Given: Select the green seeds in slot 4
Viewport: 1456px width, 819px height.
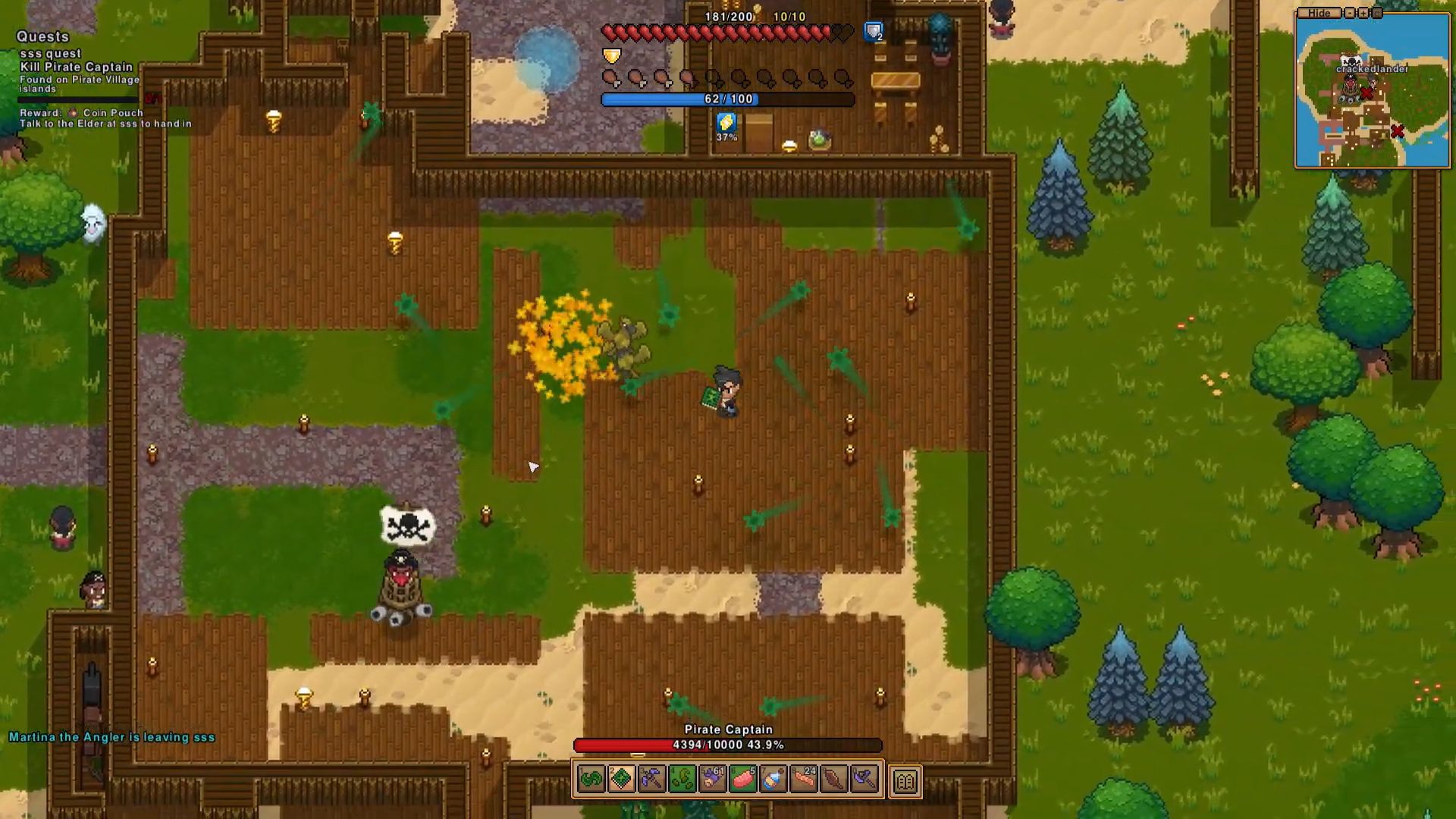Looking at the screenshot, I should click(x=682, y=779).
